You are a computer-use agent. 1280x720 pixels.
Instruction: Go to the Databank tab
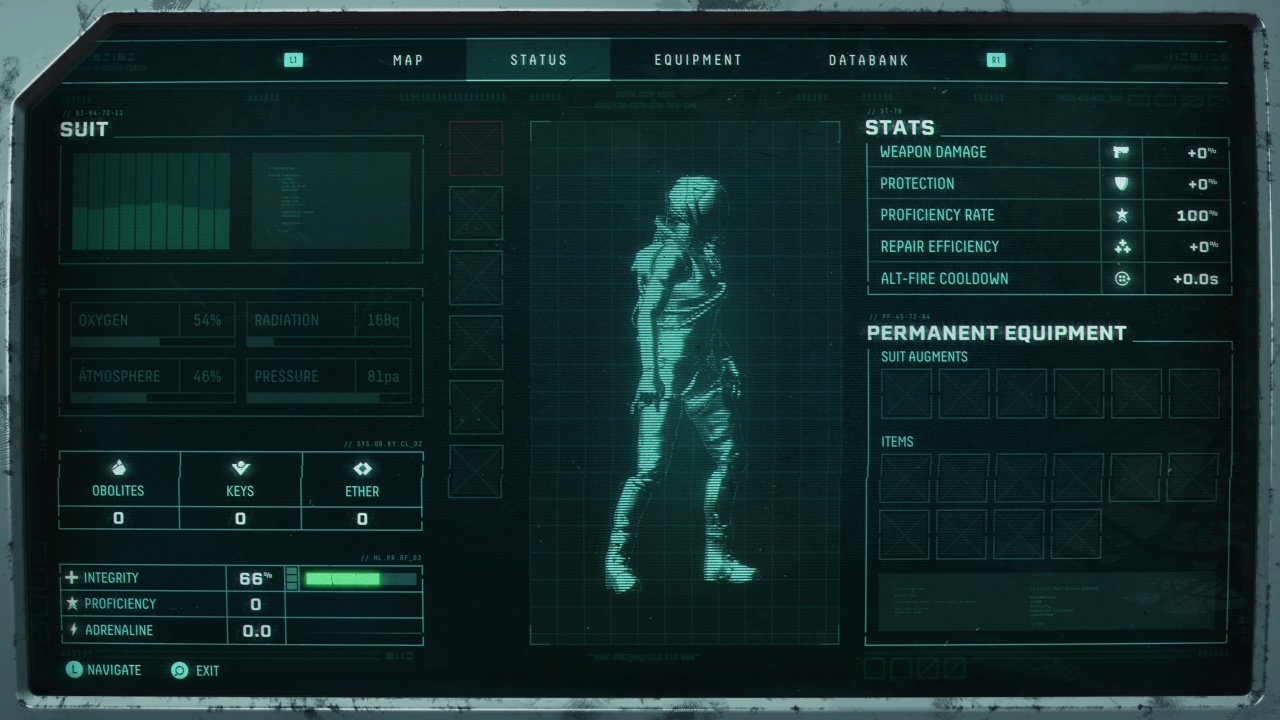868,60
